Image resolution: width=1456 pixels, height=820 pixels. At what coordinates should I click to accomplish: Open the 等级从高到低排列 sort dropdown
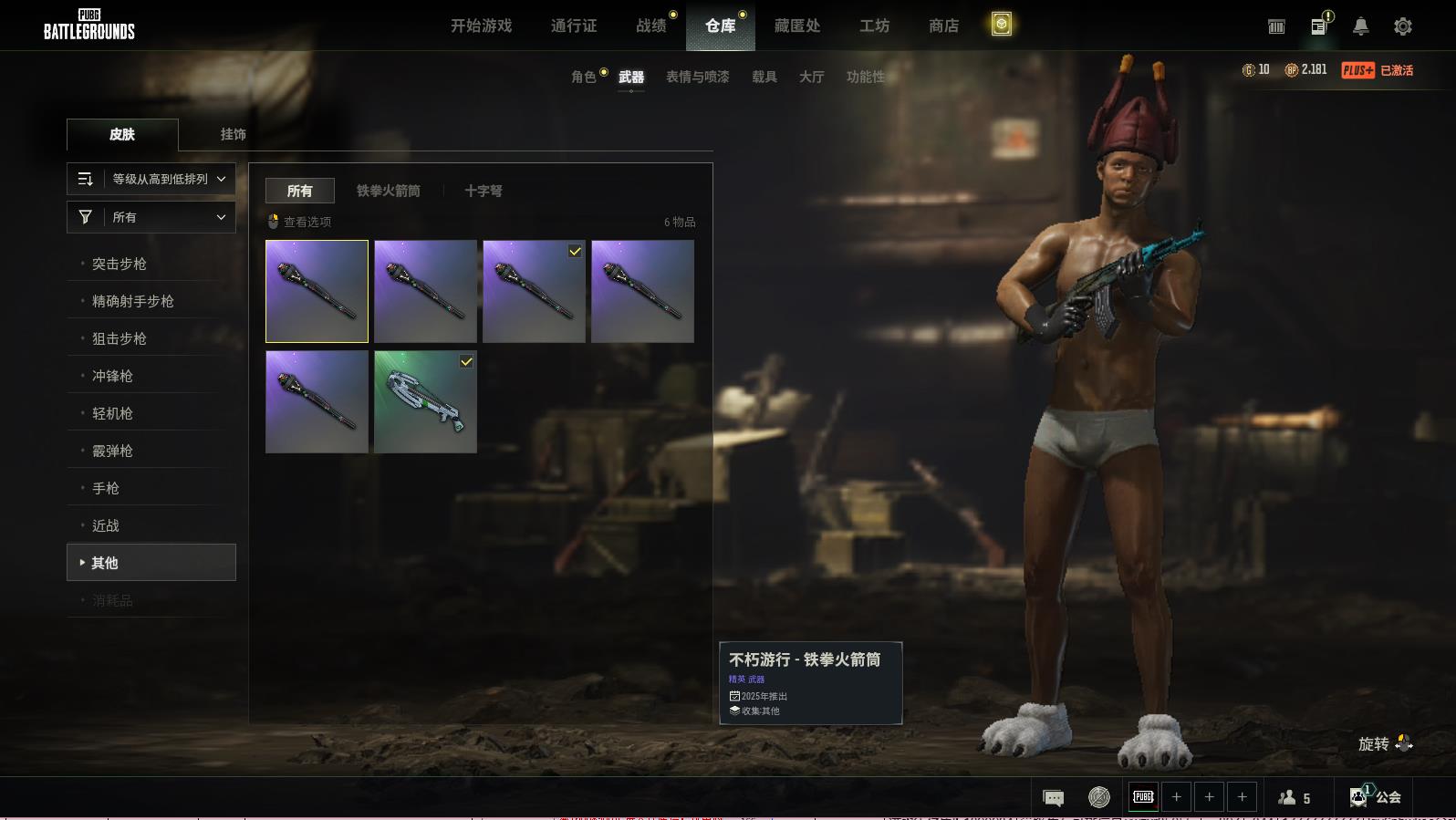[151, 179]
